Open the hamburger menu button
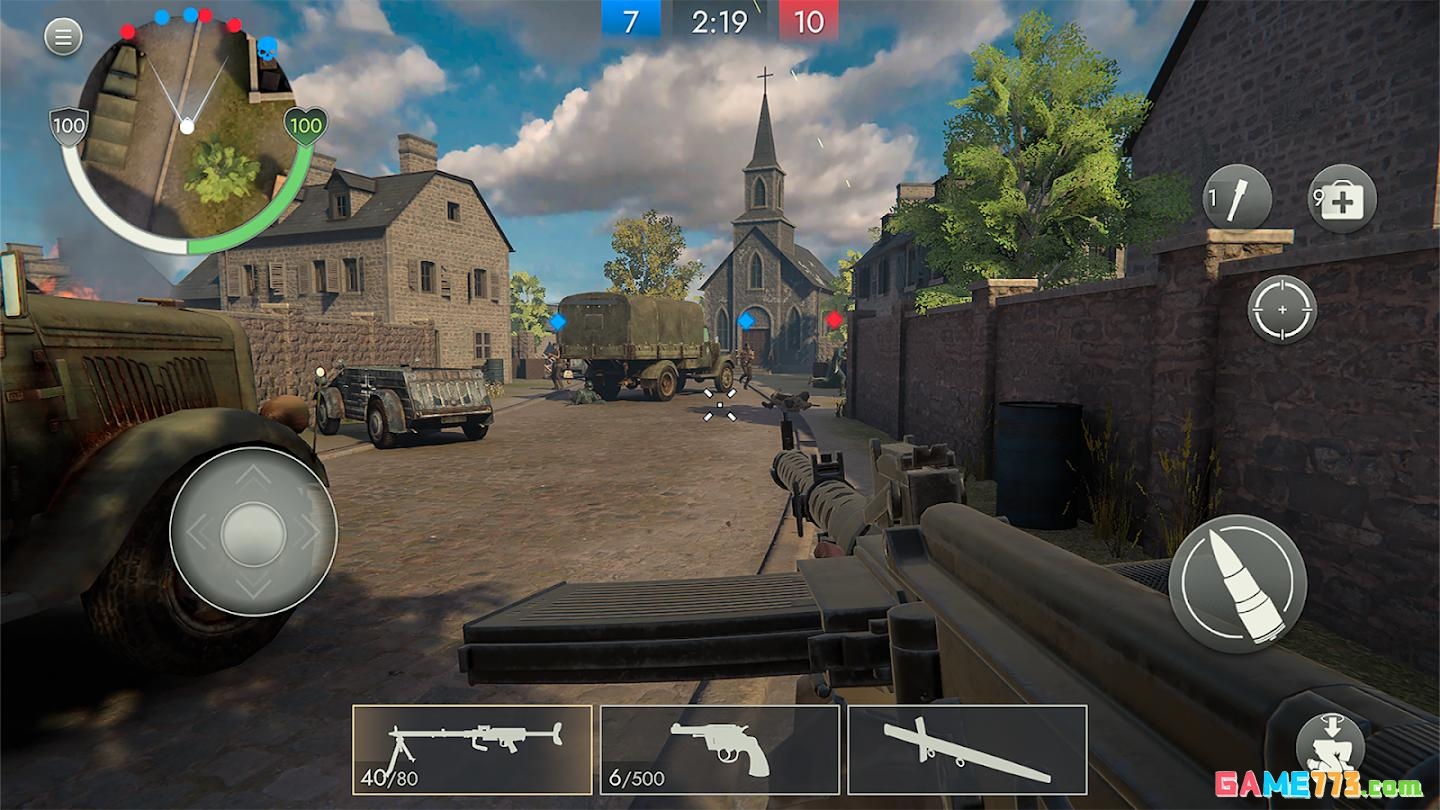The width and height of the screenshot is (1440, 810). [63, 38]
